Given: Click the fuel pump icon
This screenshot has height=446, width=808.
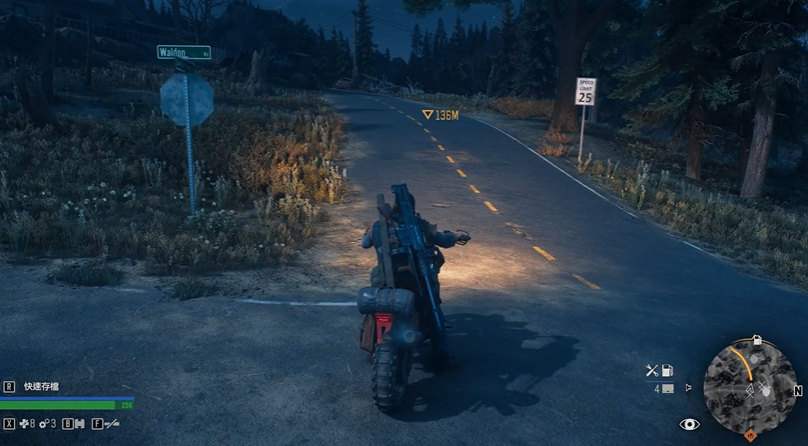Looking at the screenshot, I should point(667,370).
